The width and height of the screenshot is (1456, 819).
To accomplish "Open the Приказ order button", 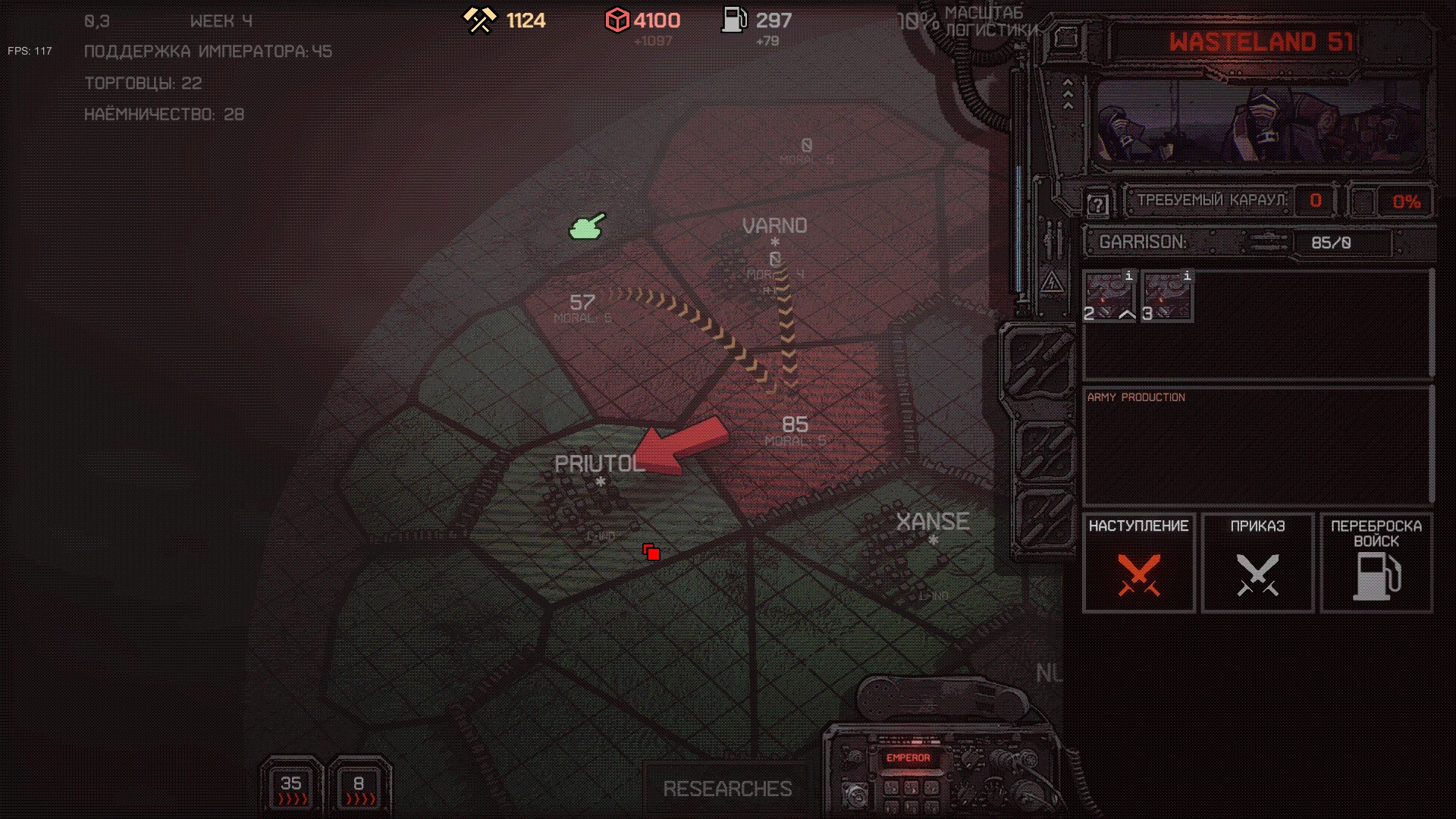I will tap(1257, 562).
